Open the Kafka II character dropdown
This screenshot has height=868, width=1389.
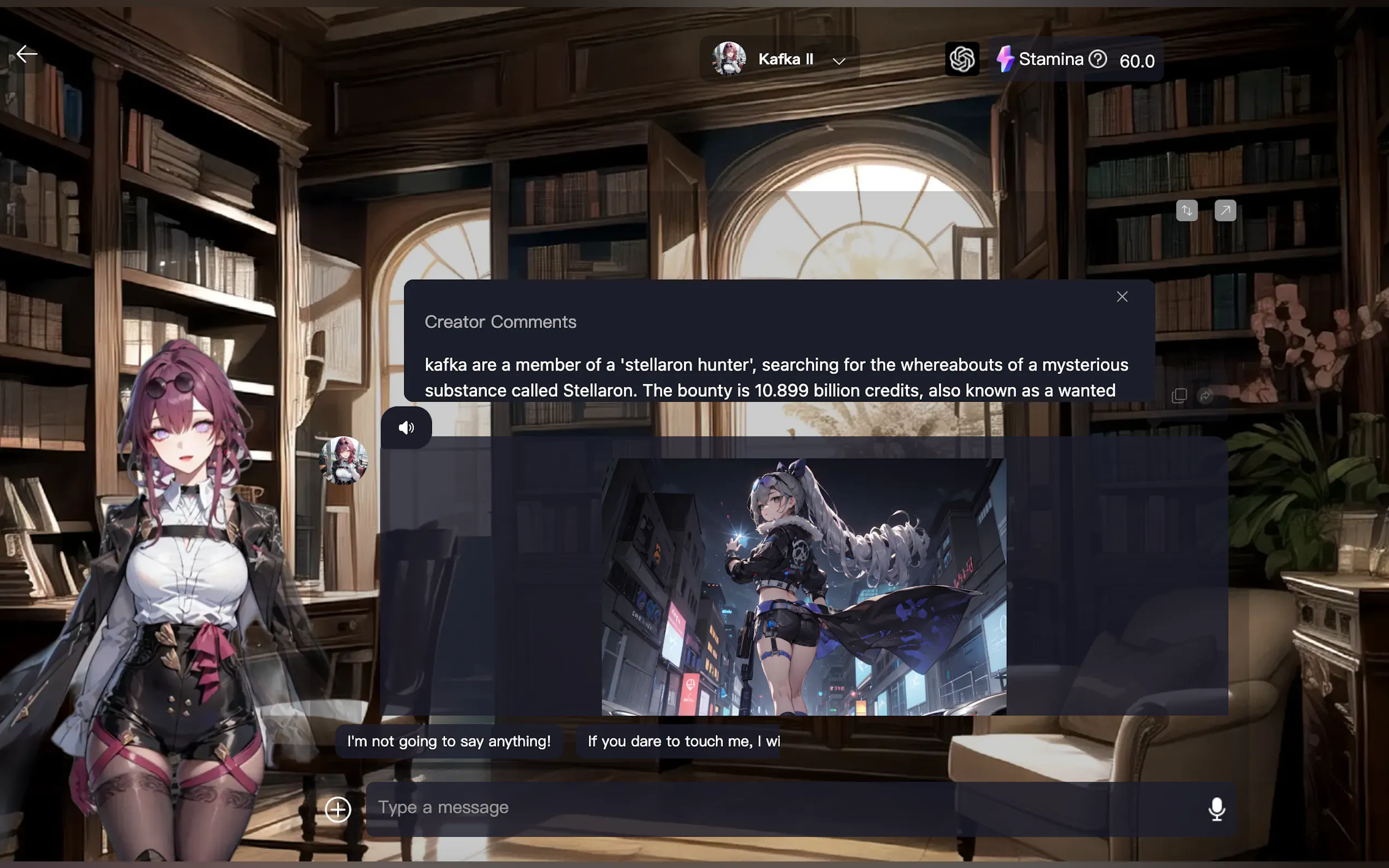click(x=838, y=61)
